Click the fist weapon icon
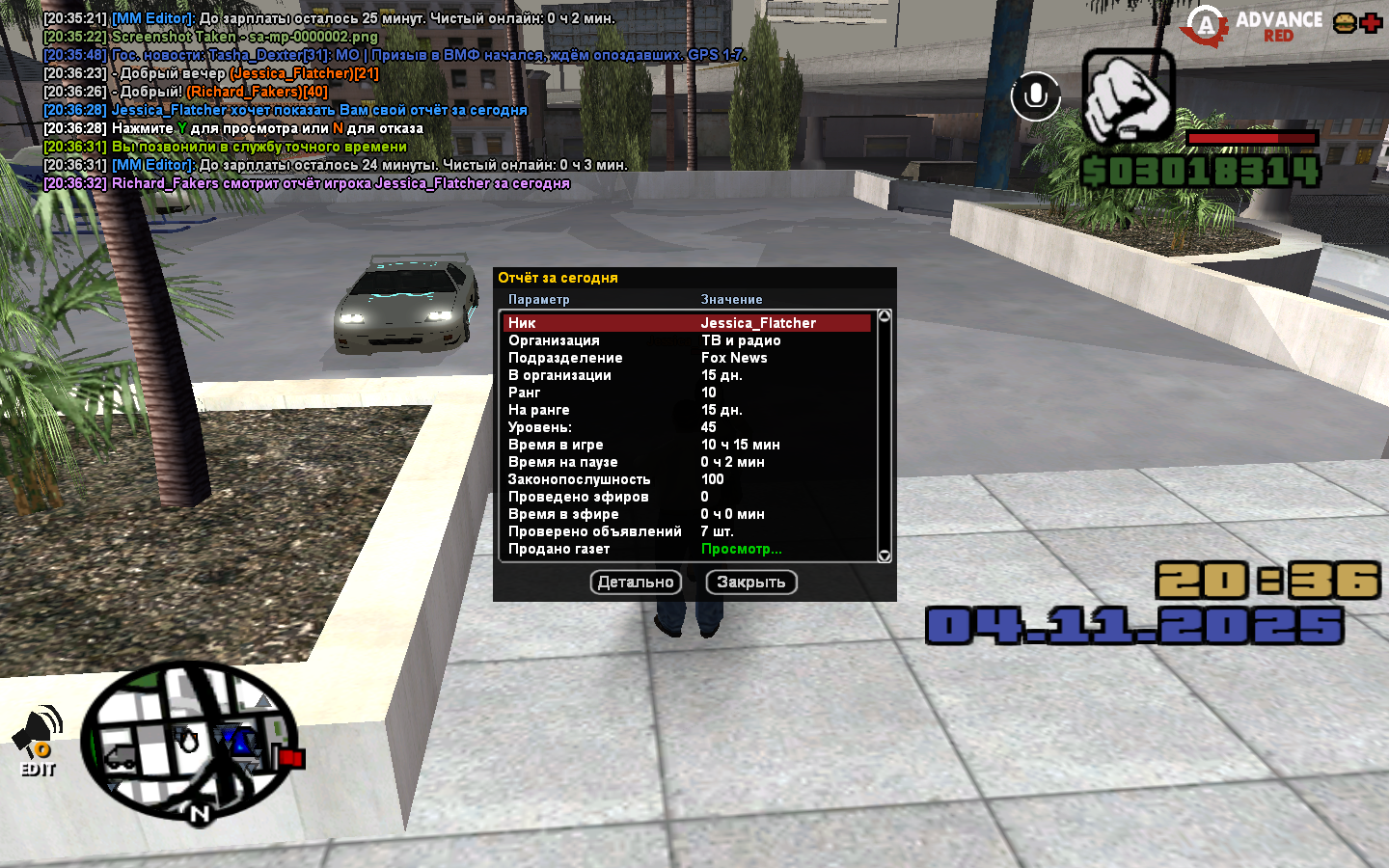The height and width of the screenshot is (868, 1389). click(1128, 96)
